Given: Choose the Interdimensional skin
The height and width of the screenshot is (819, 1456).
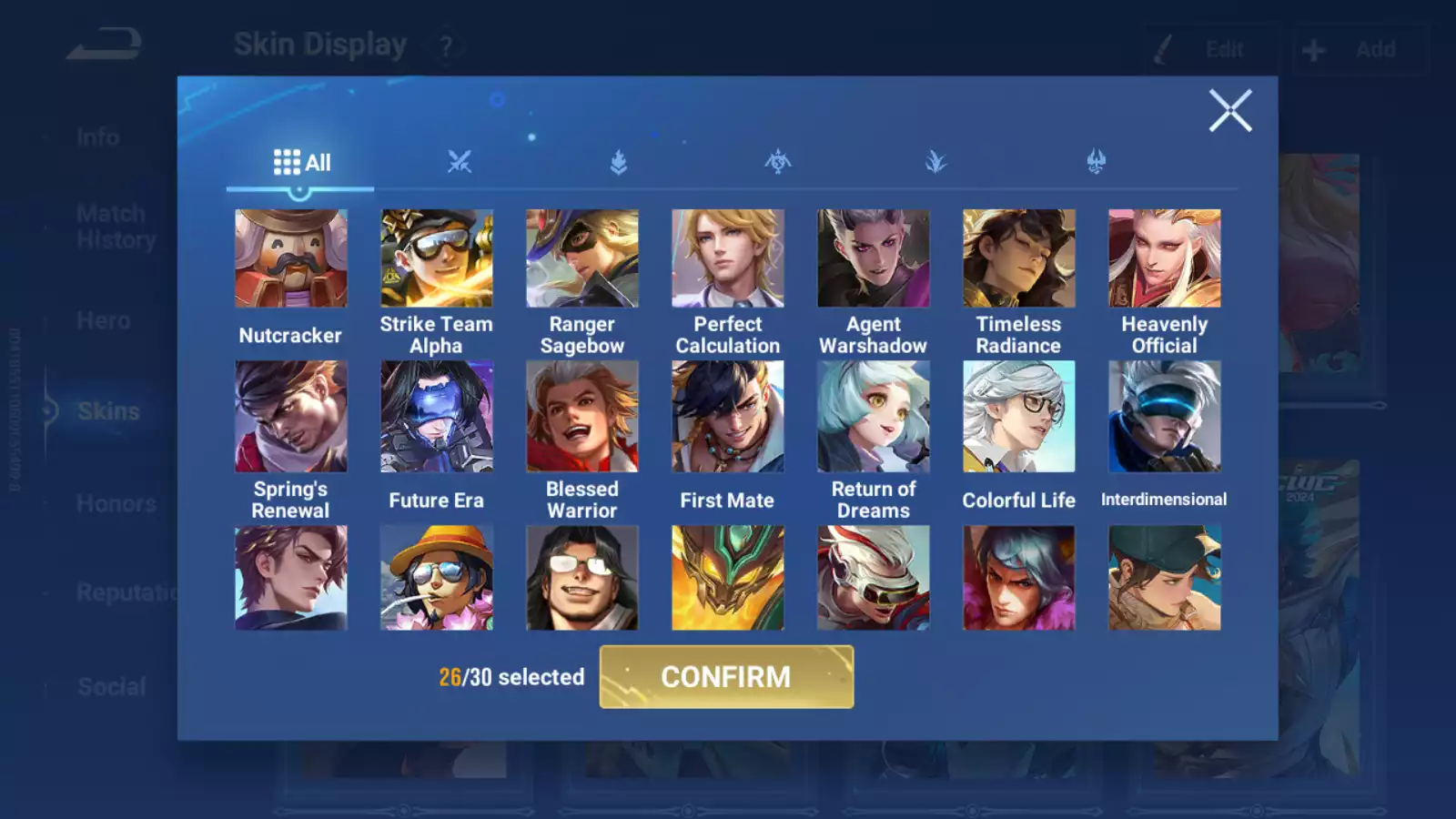Looking at the screenshot, I should [1165, 417].
